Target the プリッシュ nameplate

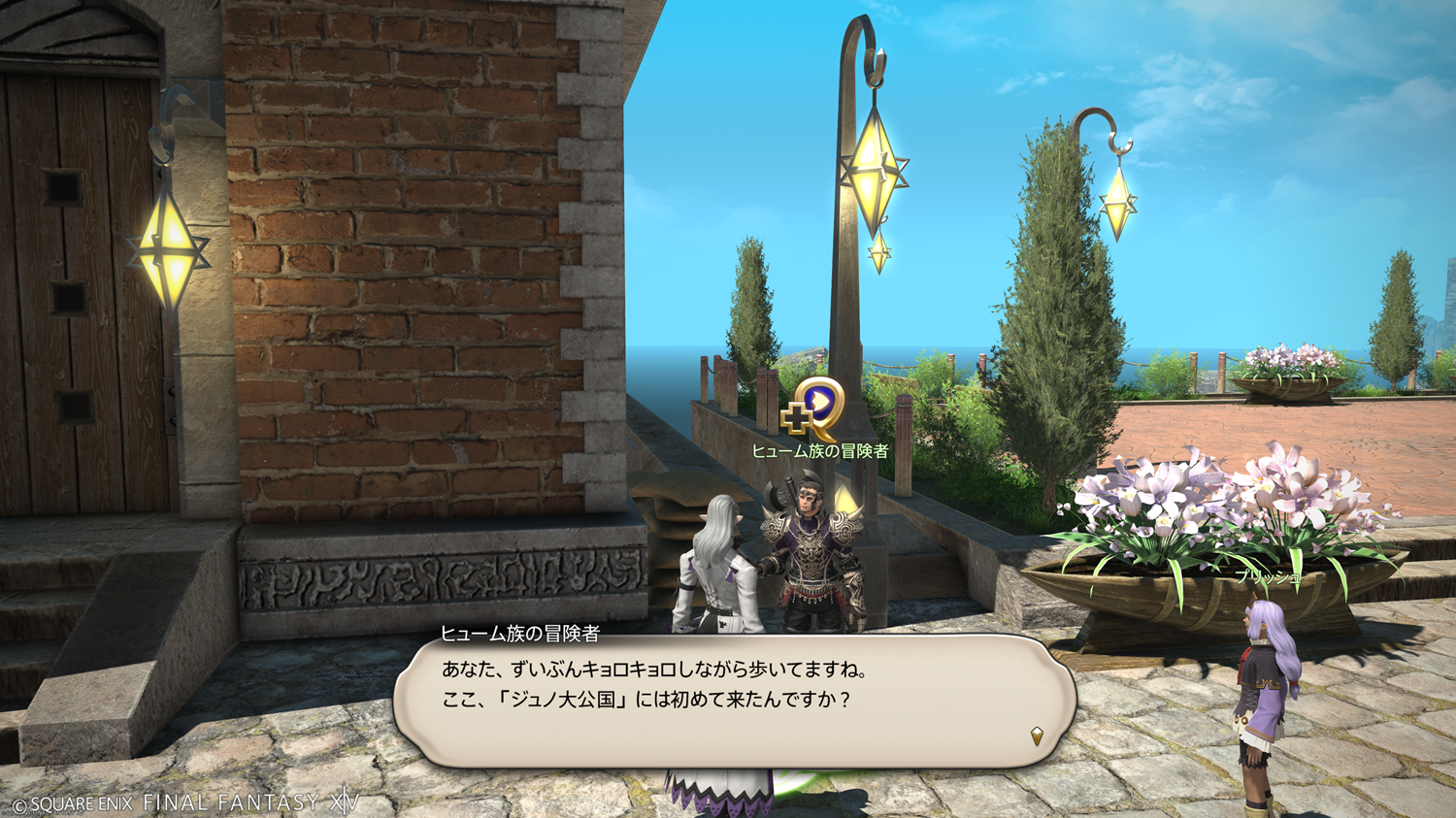1268,576
